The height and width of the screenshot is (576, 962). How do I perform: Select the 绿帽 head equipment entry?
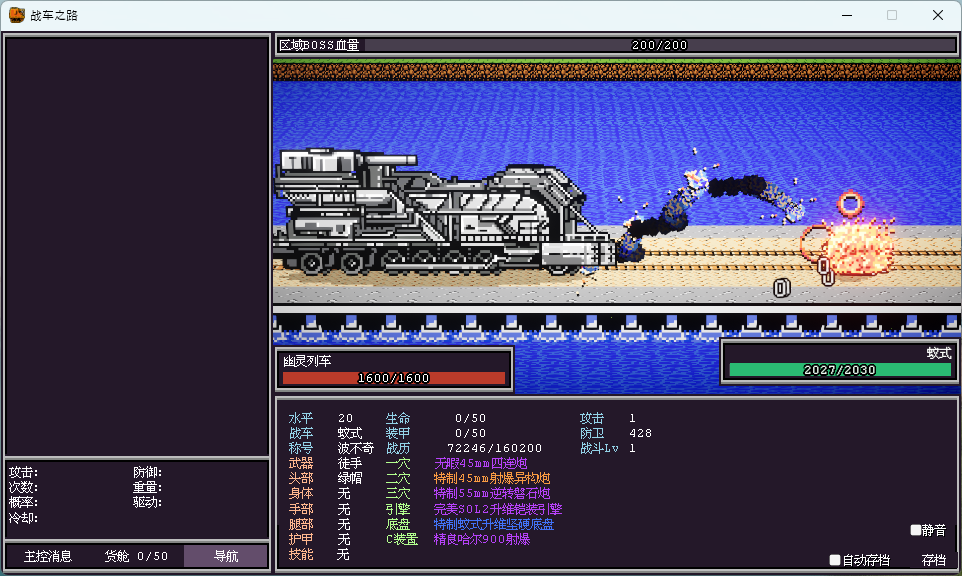(x=350, y=479)
